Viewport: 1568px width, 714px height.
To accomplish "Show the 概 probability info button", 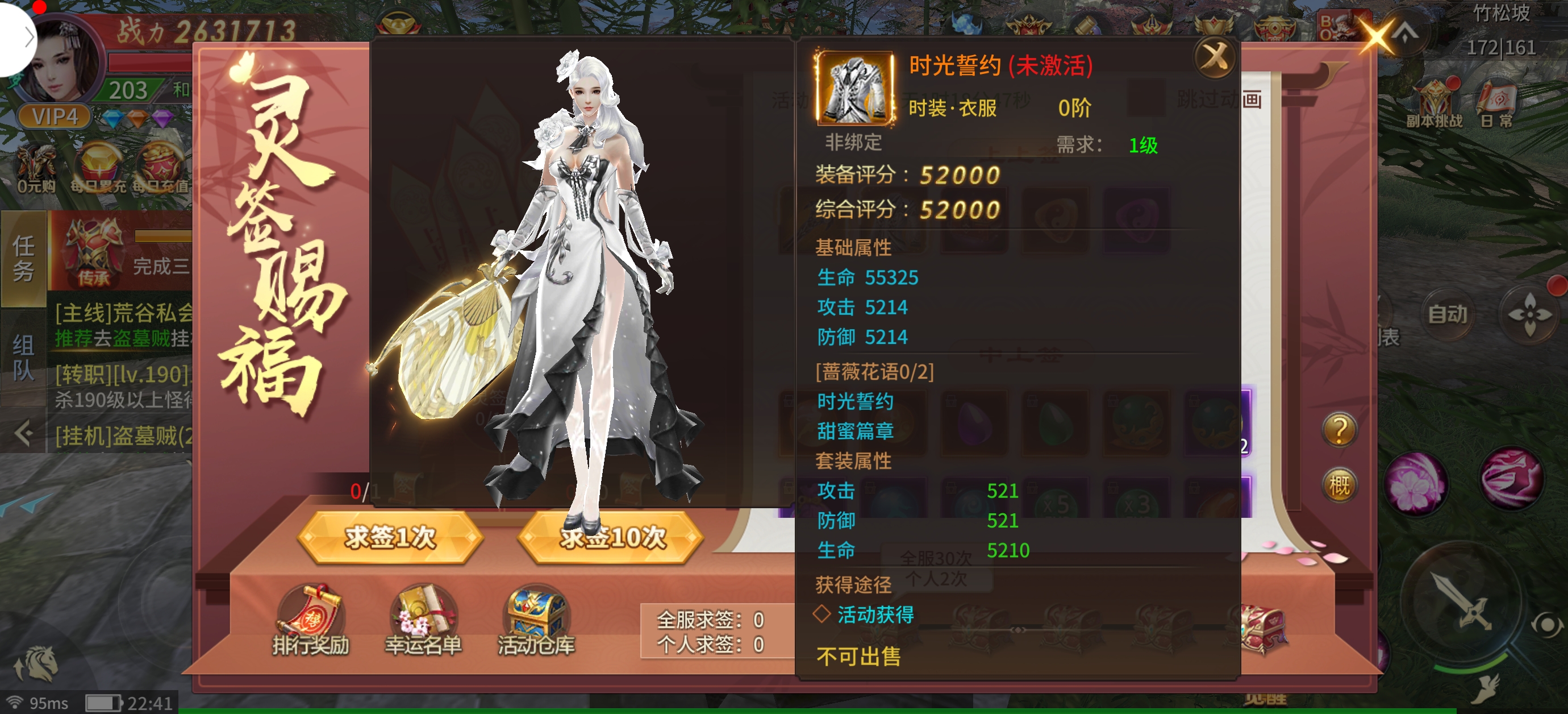I will [x=1338, y=485].
